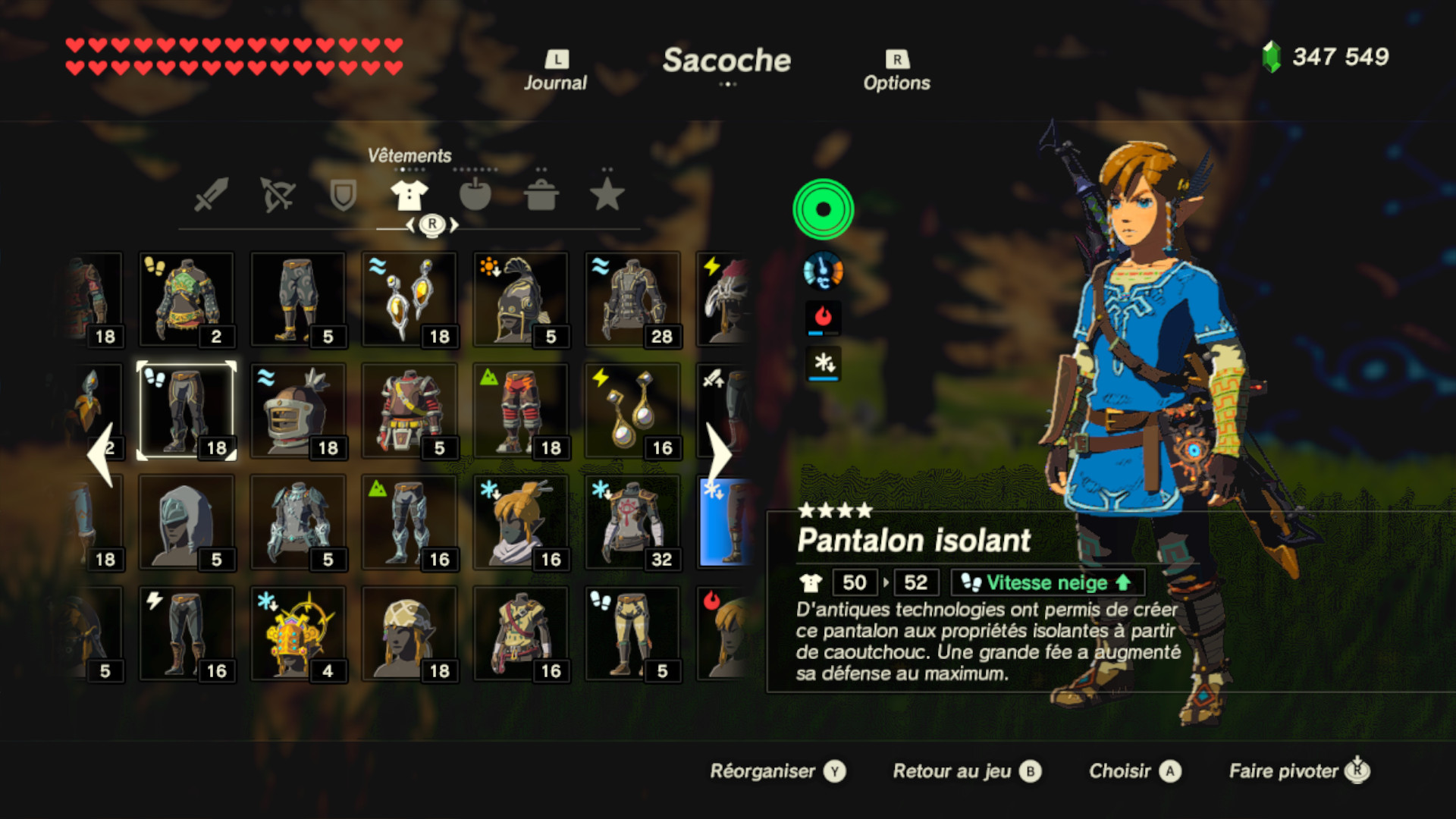
Task: Click the tunic clothing category icon
Action: [409, 194]
